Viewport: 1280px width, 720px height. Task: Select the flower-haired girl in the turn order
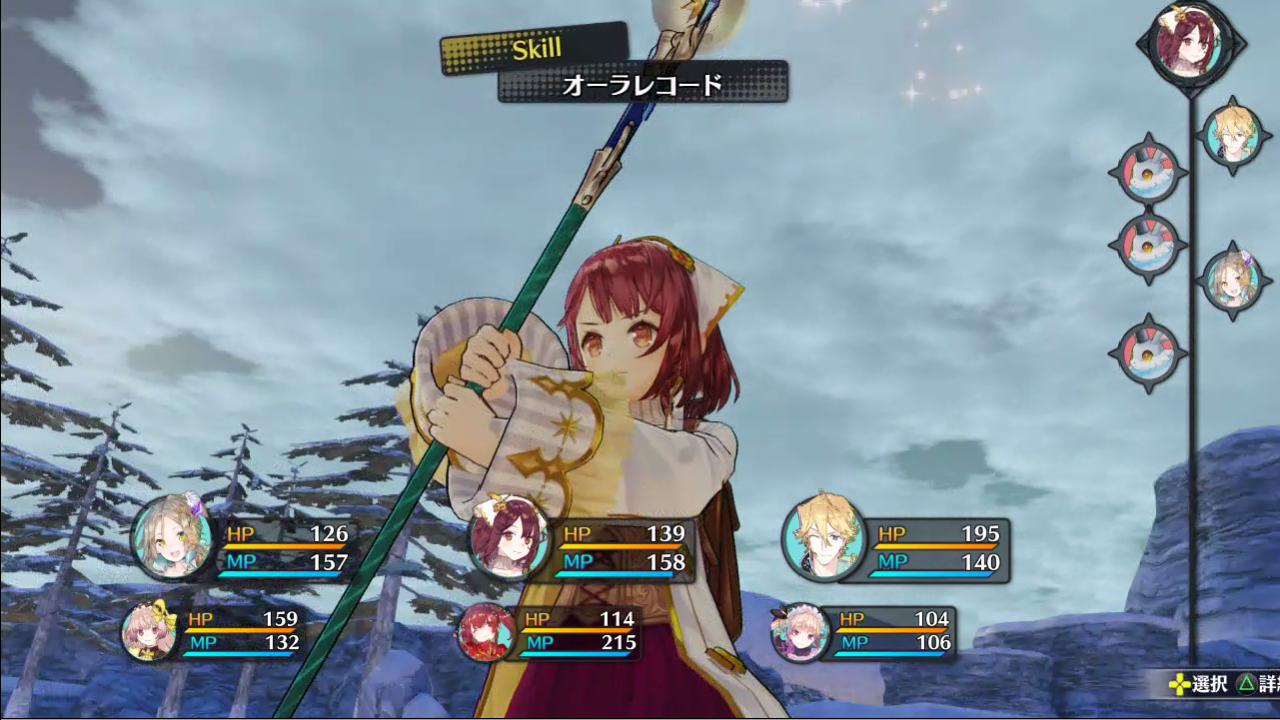click(1230, 281)
